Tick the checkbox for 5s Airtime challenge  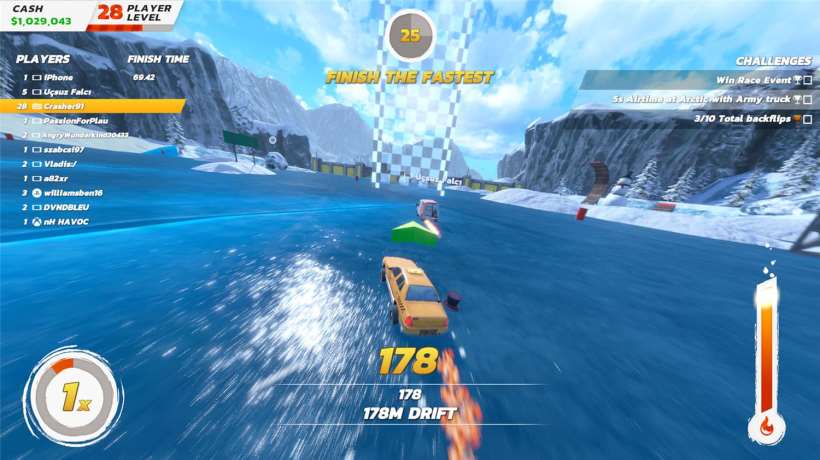click(807, 99)
